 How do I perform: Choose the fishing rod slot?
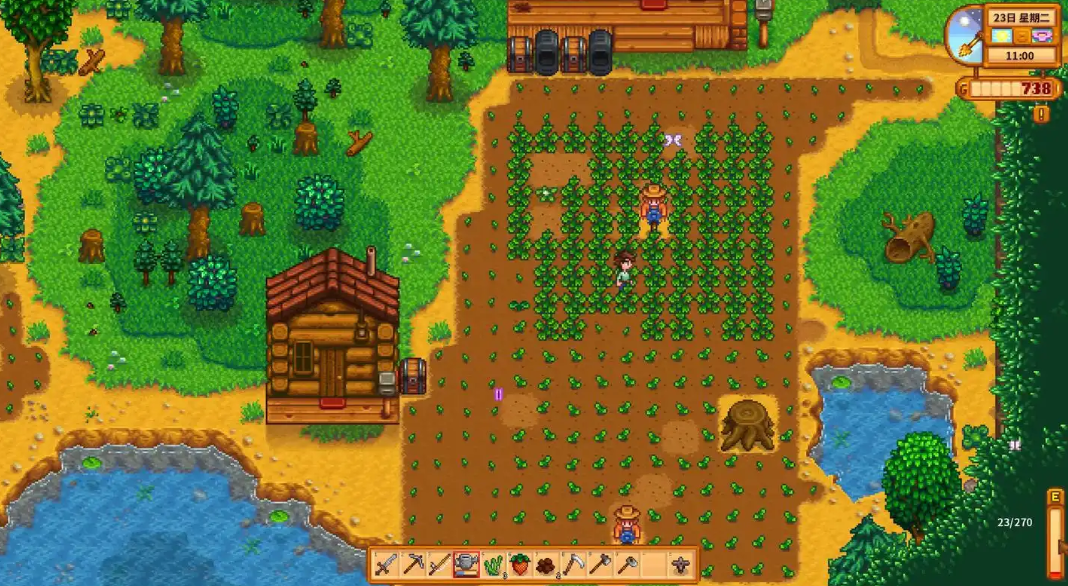tap(440, 566)
